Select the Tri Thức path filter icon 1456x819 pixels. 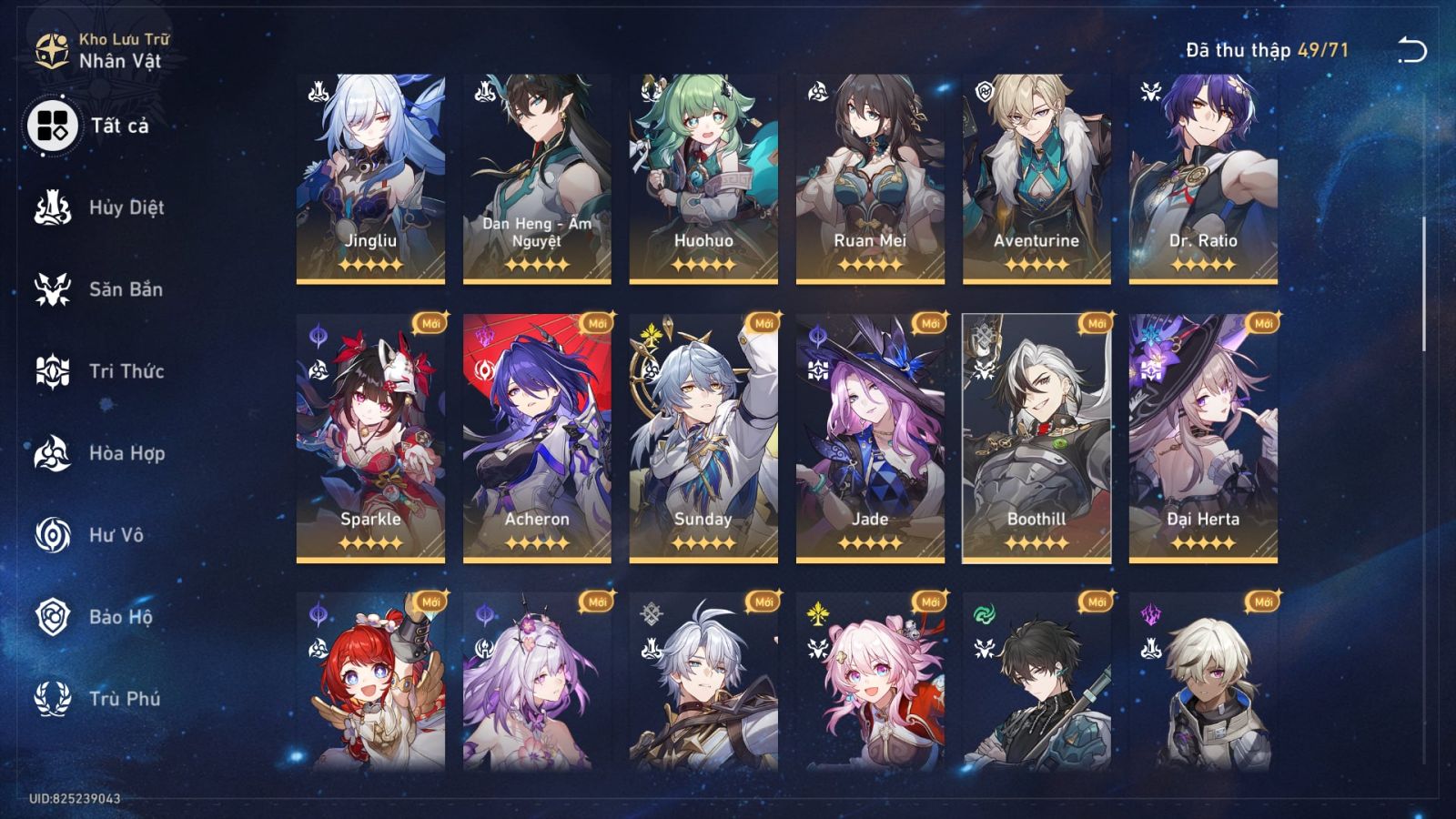point(52,371)
